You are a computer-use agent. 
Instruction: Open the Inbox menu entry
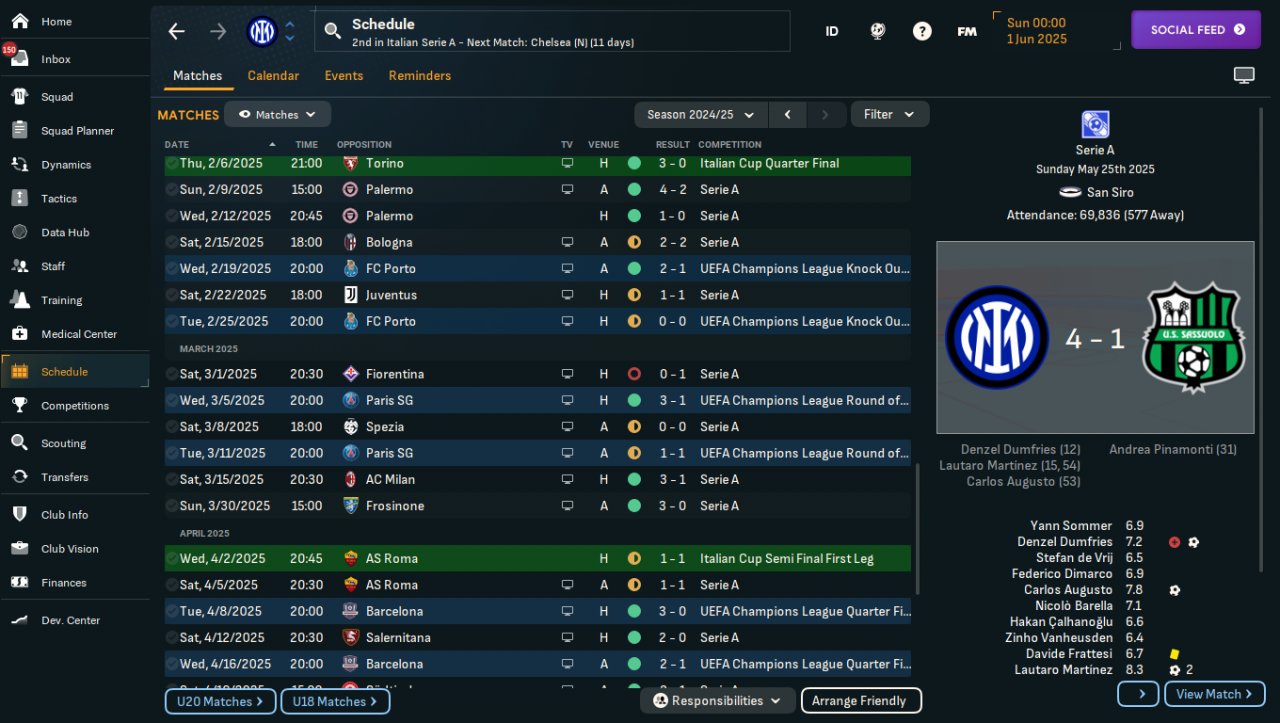pos(56,59)
